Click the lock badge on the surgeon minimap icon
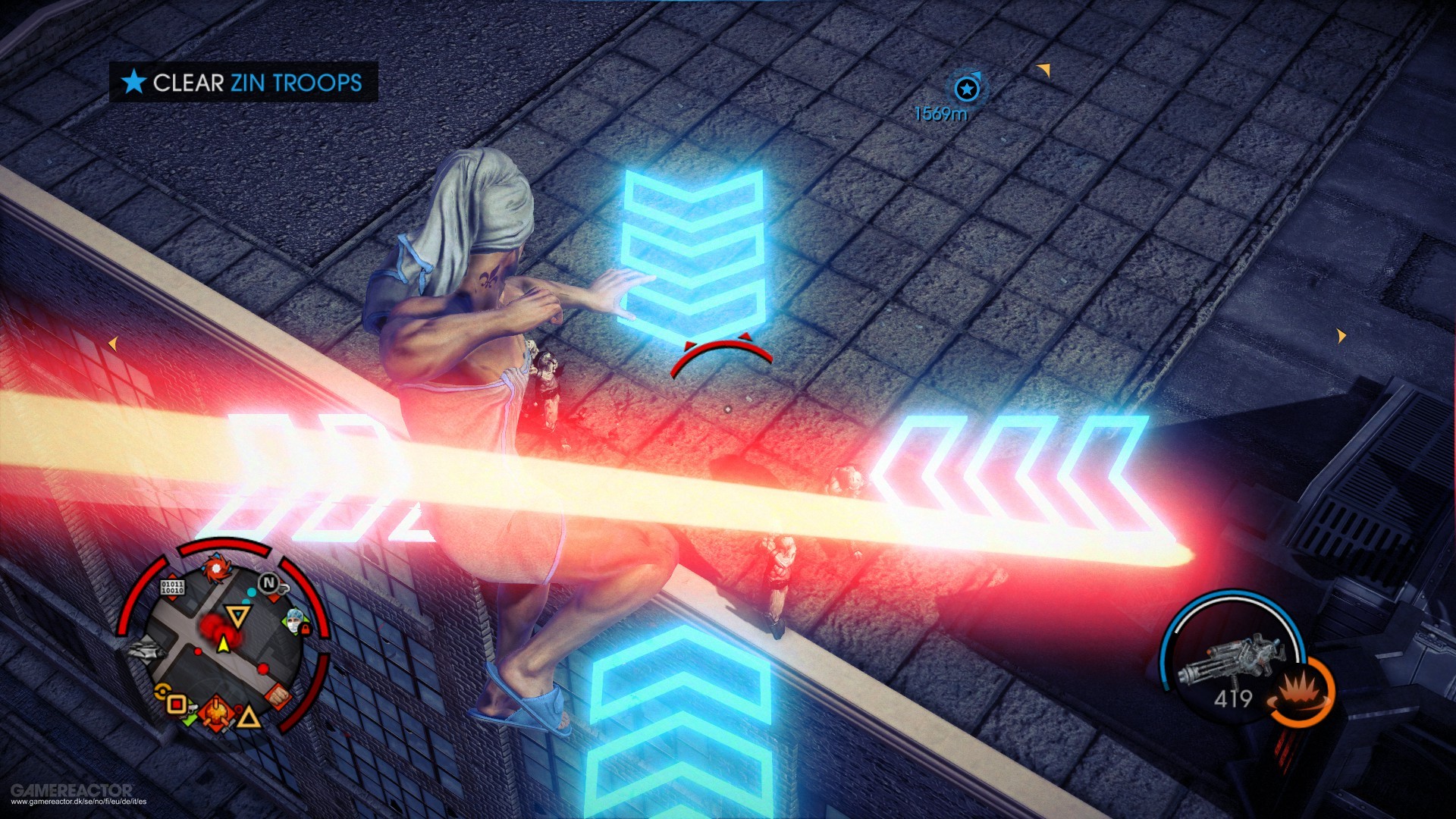The height and width of the screenshot is (819, 1456). pos(306,630)
